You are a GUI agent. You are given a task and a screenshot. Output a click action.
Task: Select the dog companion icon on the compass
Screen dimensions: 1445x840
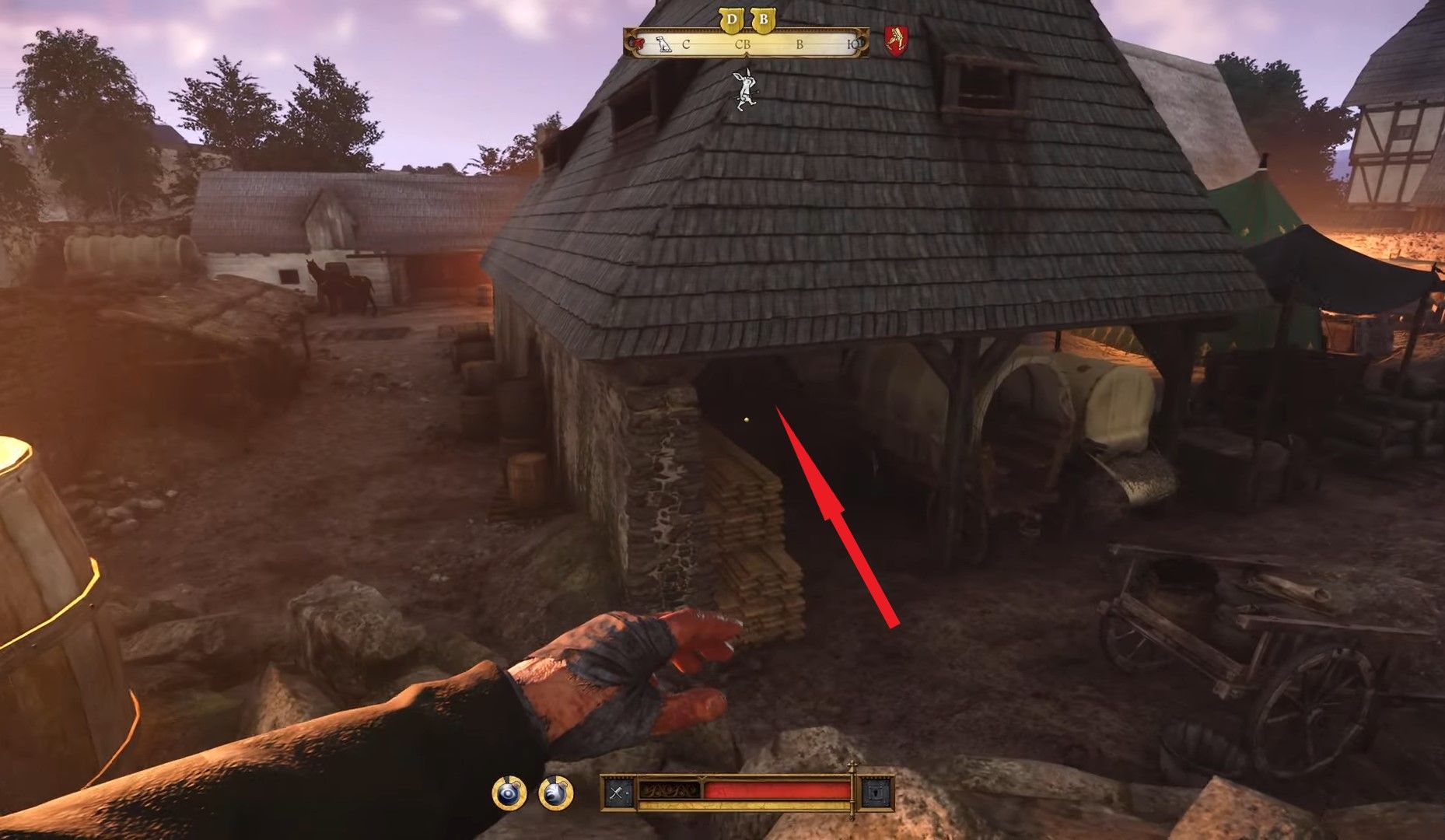pos(662,45)
